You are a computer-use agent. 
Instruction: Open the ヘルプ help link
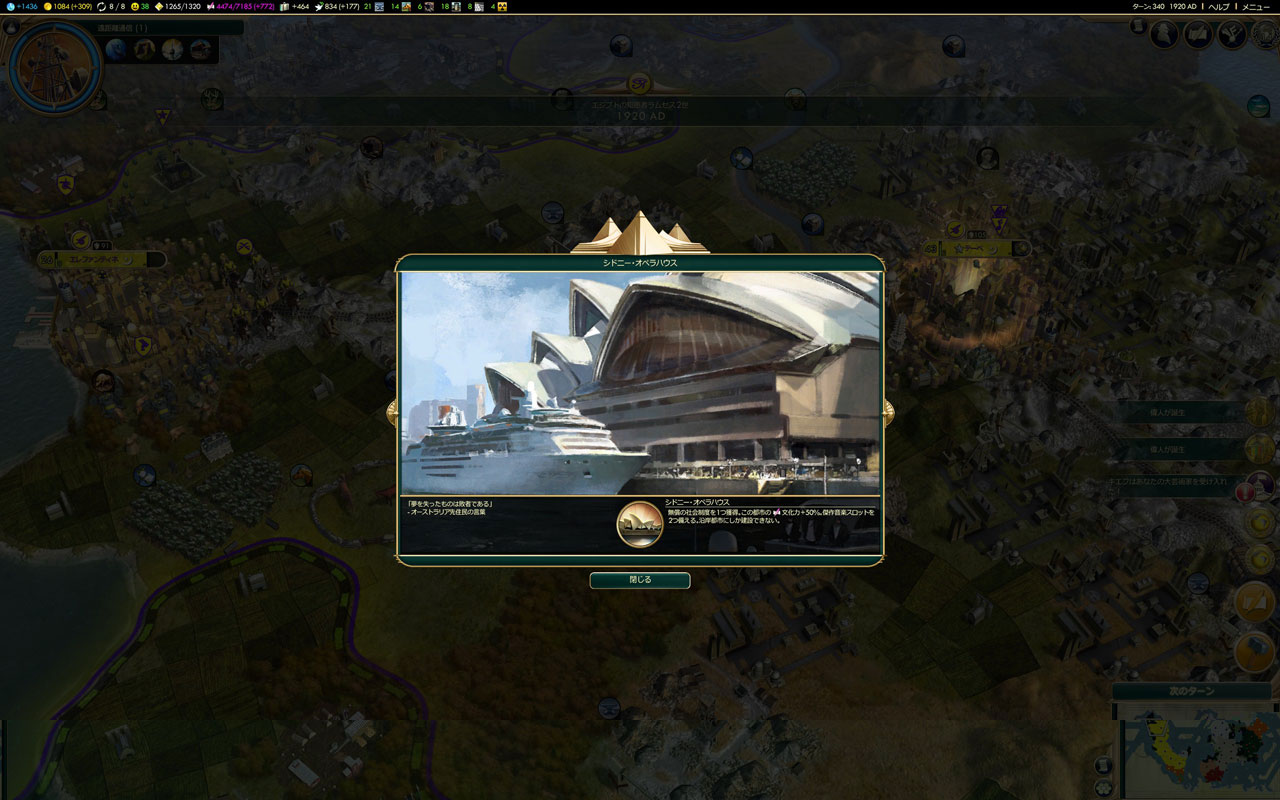pos(1219,6)
